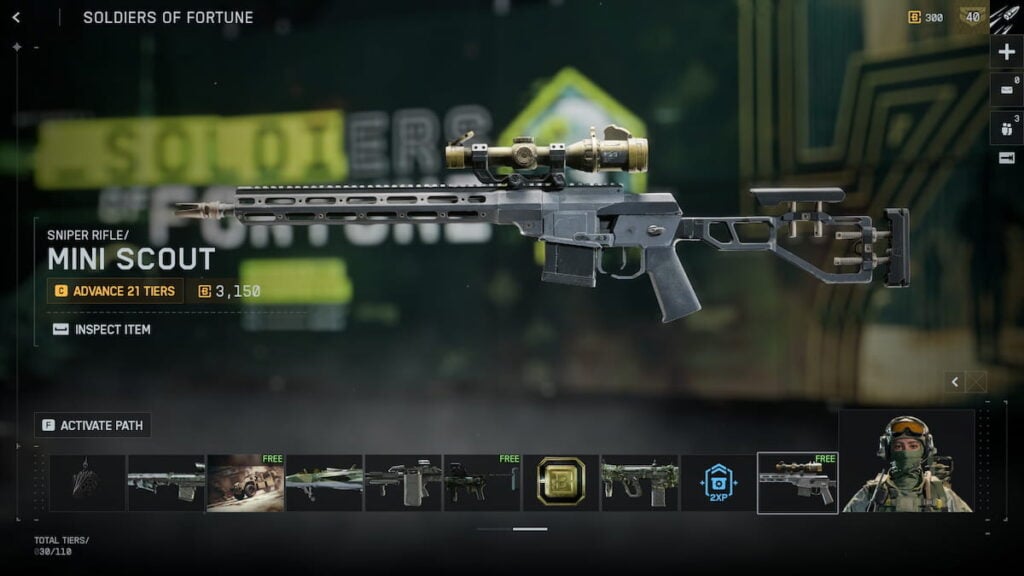Select the camo submachine gun reward tile
Viewport: 1024px width, 576px height.
coord(640,483)
